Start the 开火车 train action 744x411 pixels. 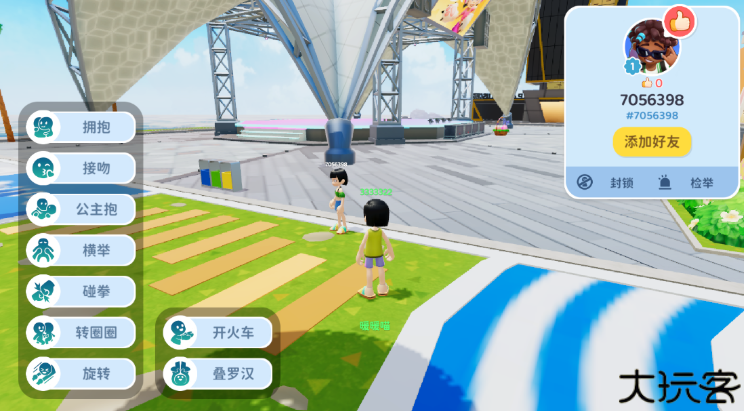(217, 332)
